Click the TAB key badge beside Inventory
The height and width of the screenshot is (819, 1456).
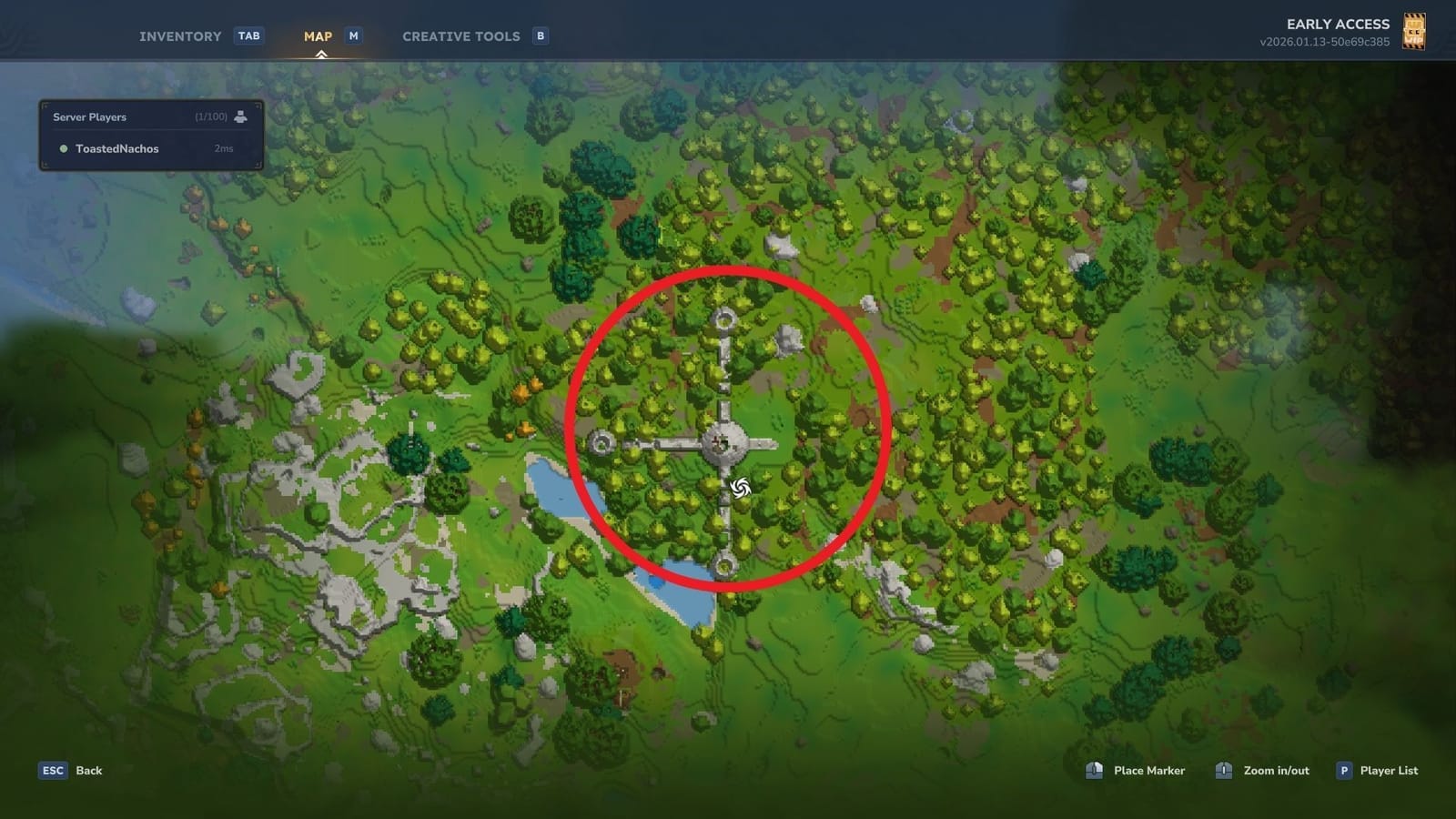pos(249,35)
